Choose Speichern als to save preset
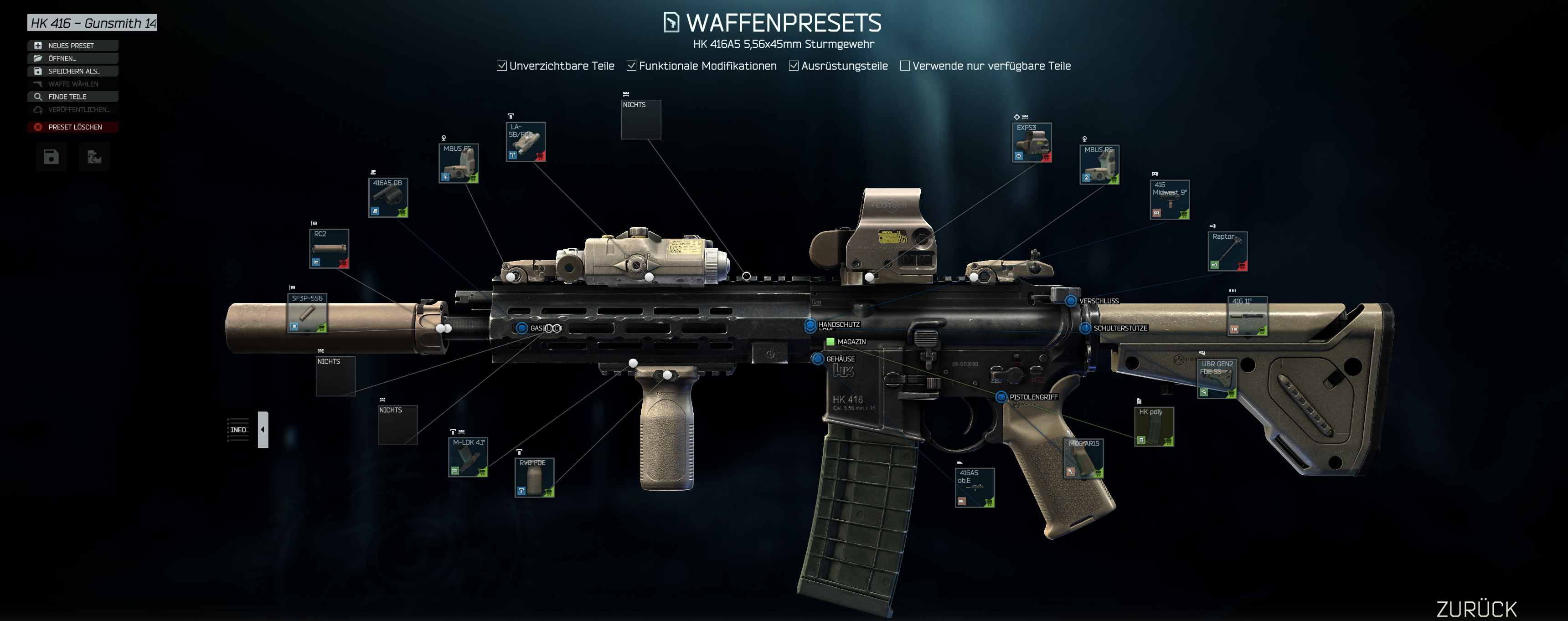The width and height of the screenshot is (1568, 621). point(72,71)
